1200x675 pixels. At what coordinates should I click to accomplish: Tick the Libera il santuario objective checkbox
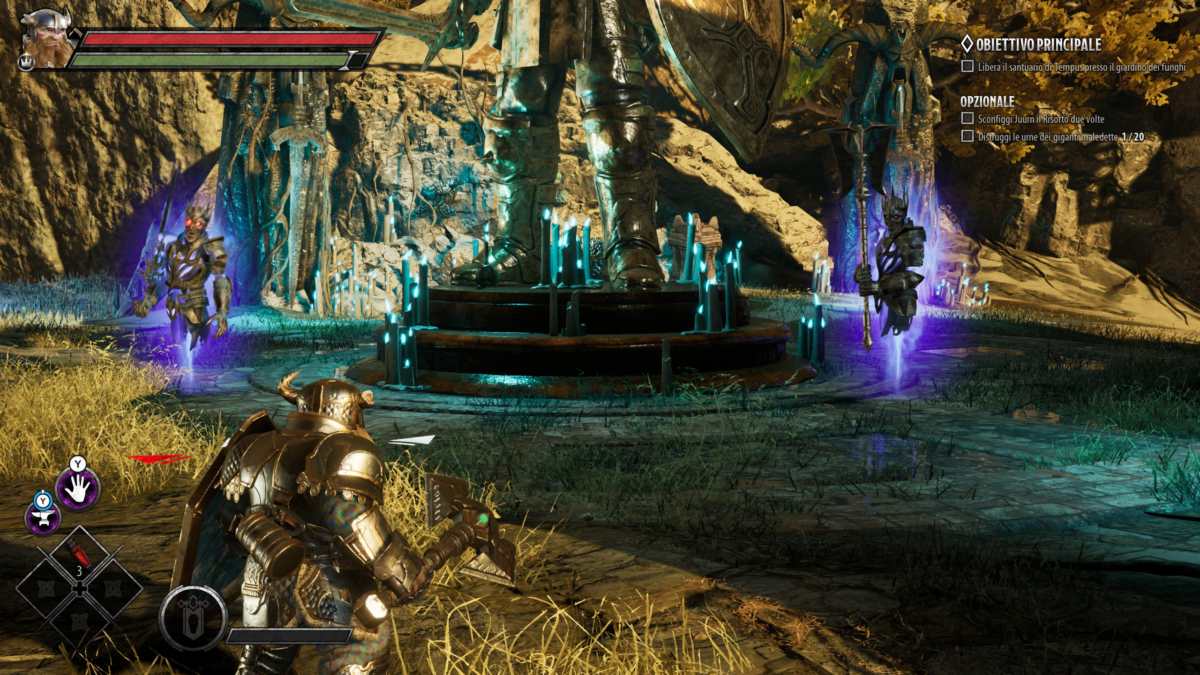click(x=967, y=66)
